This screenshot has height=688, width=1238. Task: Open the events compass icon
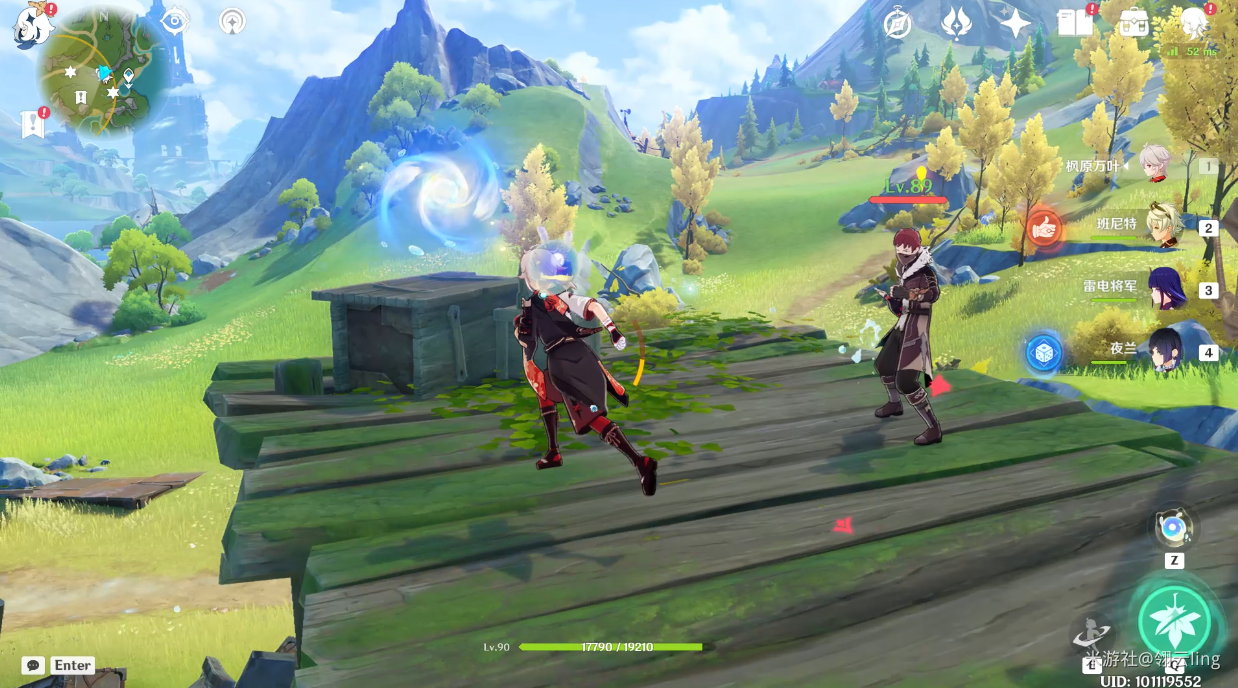point(898,23)
